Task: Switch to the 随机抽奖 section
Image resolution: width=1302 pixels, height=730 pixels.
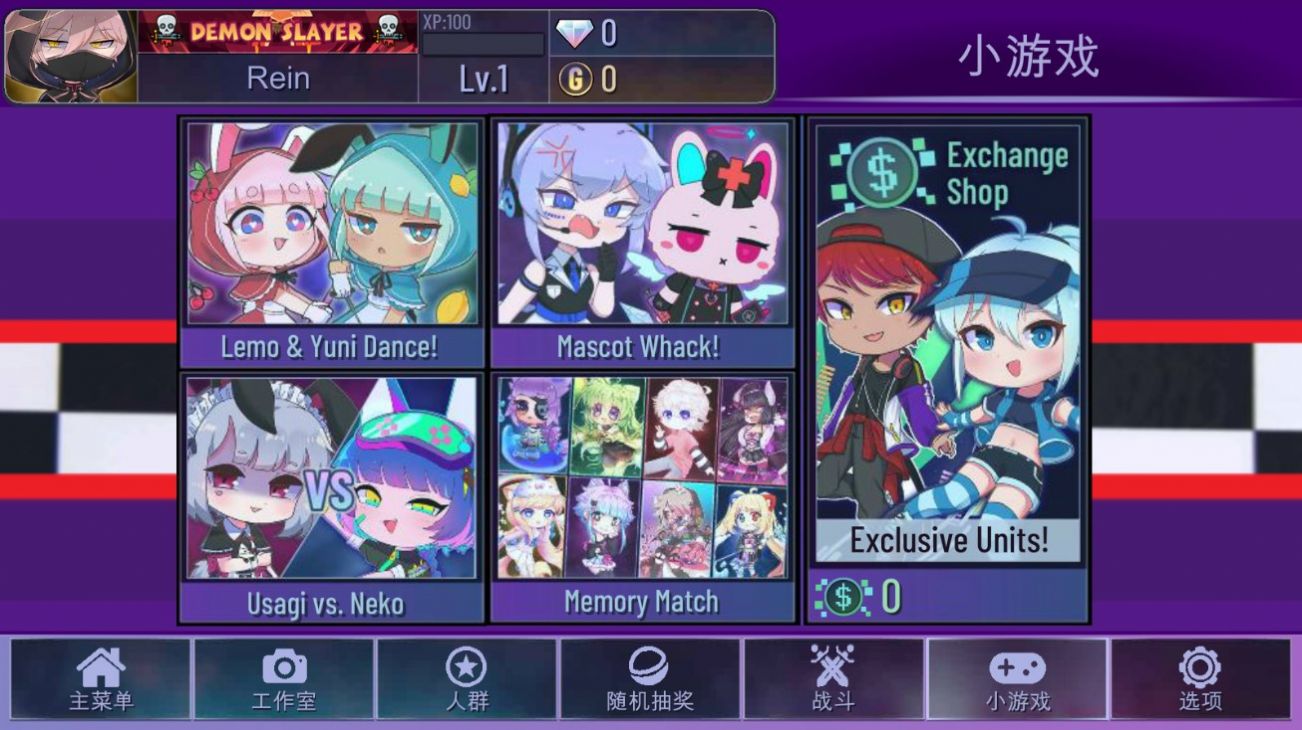Action: click(x=650, y=680)
